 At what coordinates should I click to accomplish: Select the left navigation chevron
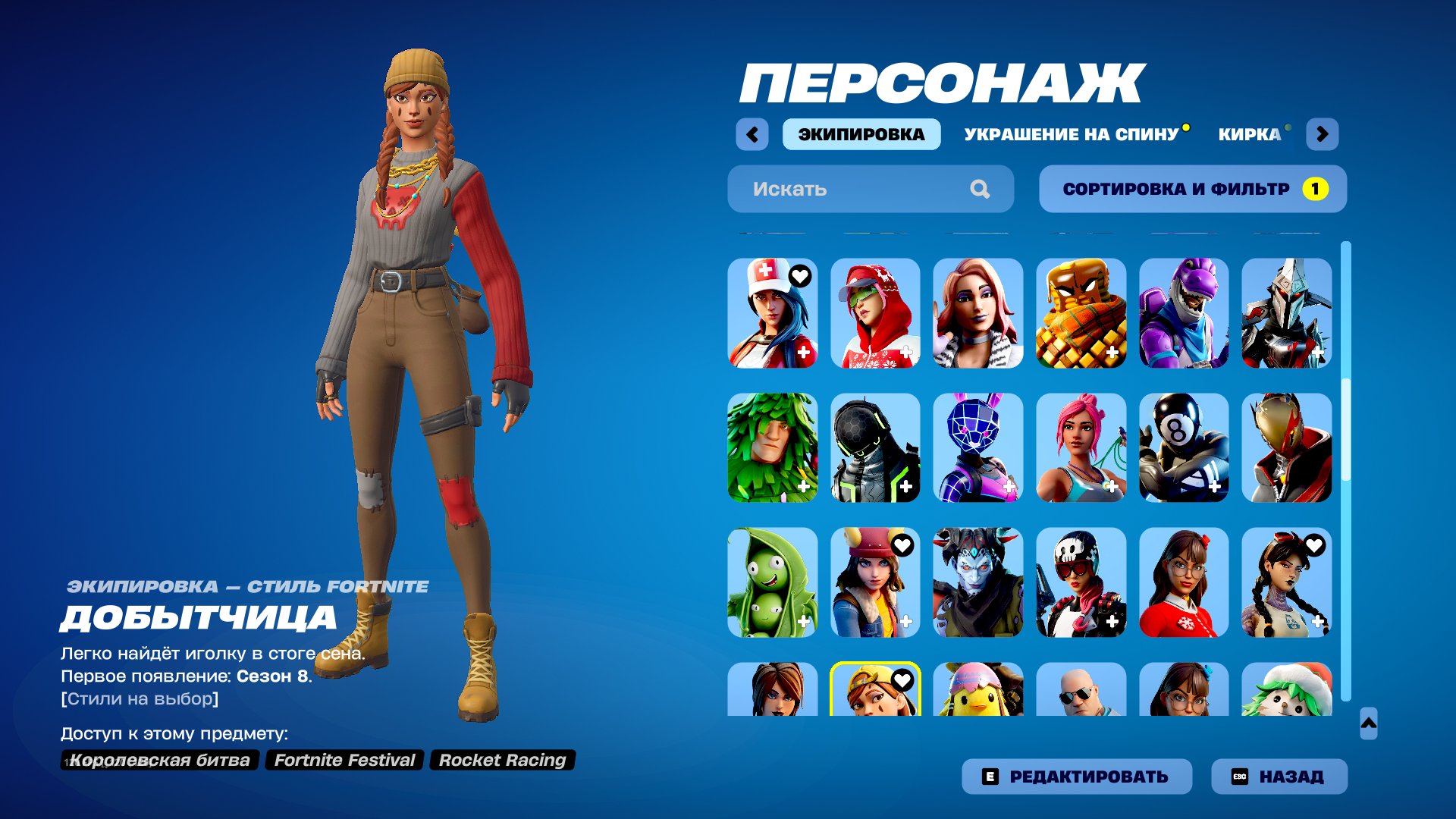point(752,133)
